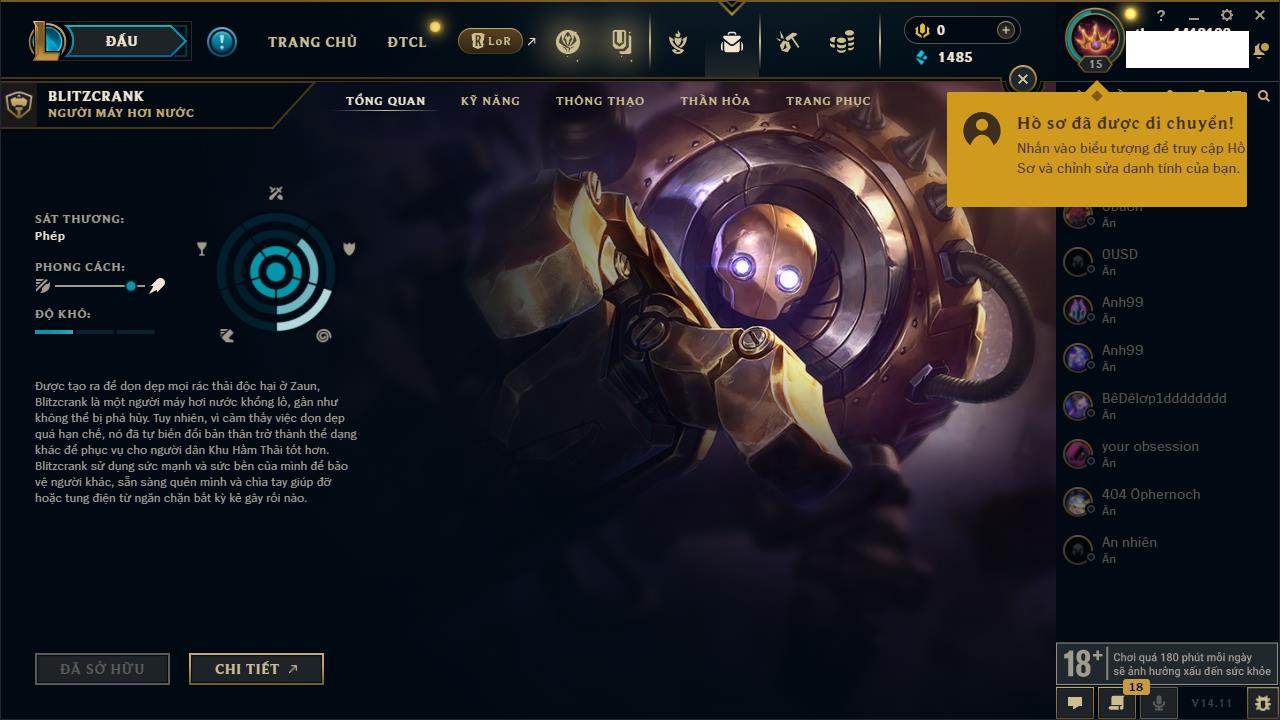1280x720 pixels.
Task: Show the TRANG PHỤC tab
Action: pyautogui.click(x=828, y=101)
